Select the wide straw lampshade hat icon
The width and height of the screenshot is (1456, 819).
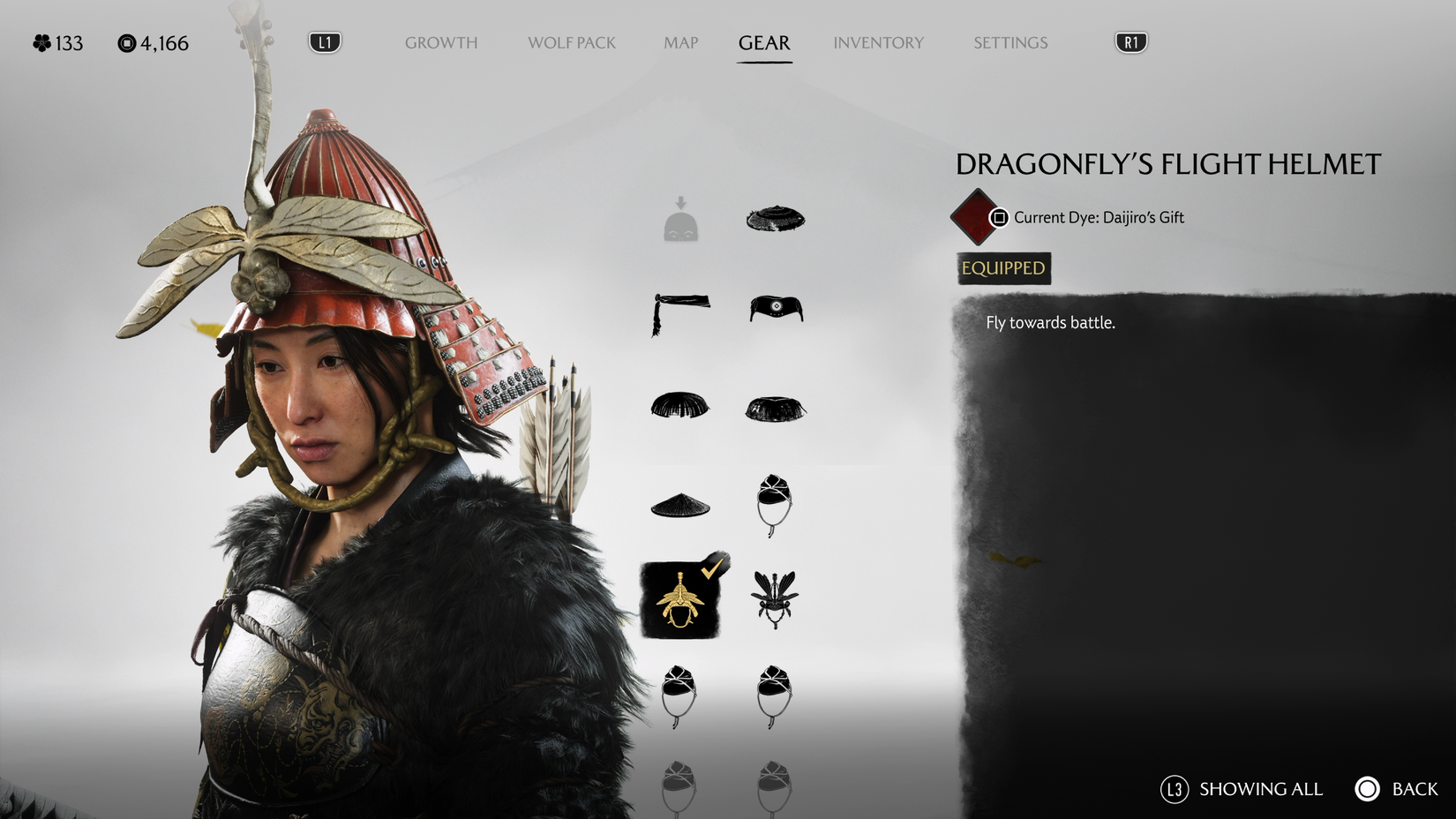pos(775,218)
